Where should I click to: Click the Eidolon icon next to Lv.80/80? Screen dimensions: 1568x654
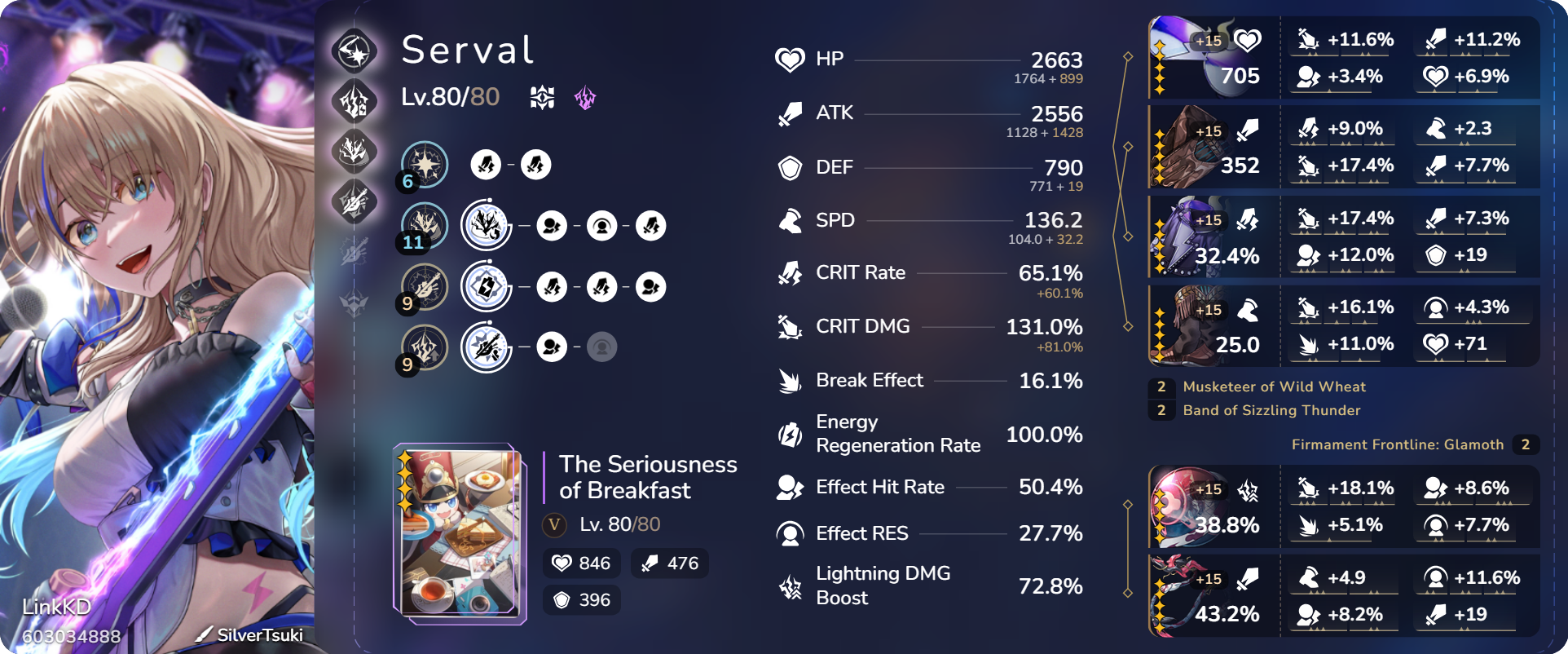pos(541,98)
